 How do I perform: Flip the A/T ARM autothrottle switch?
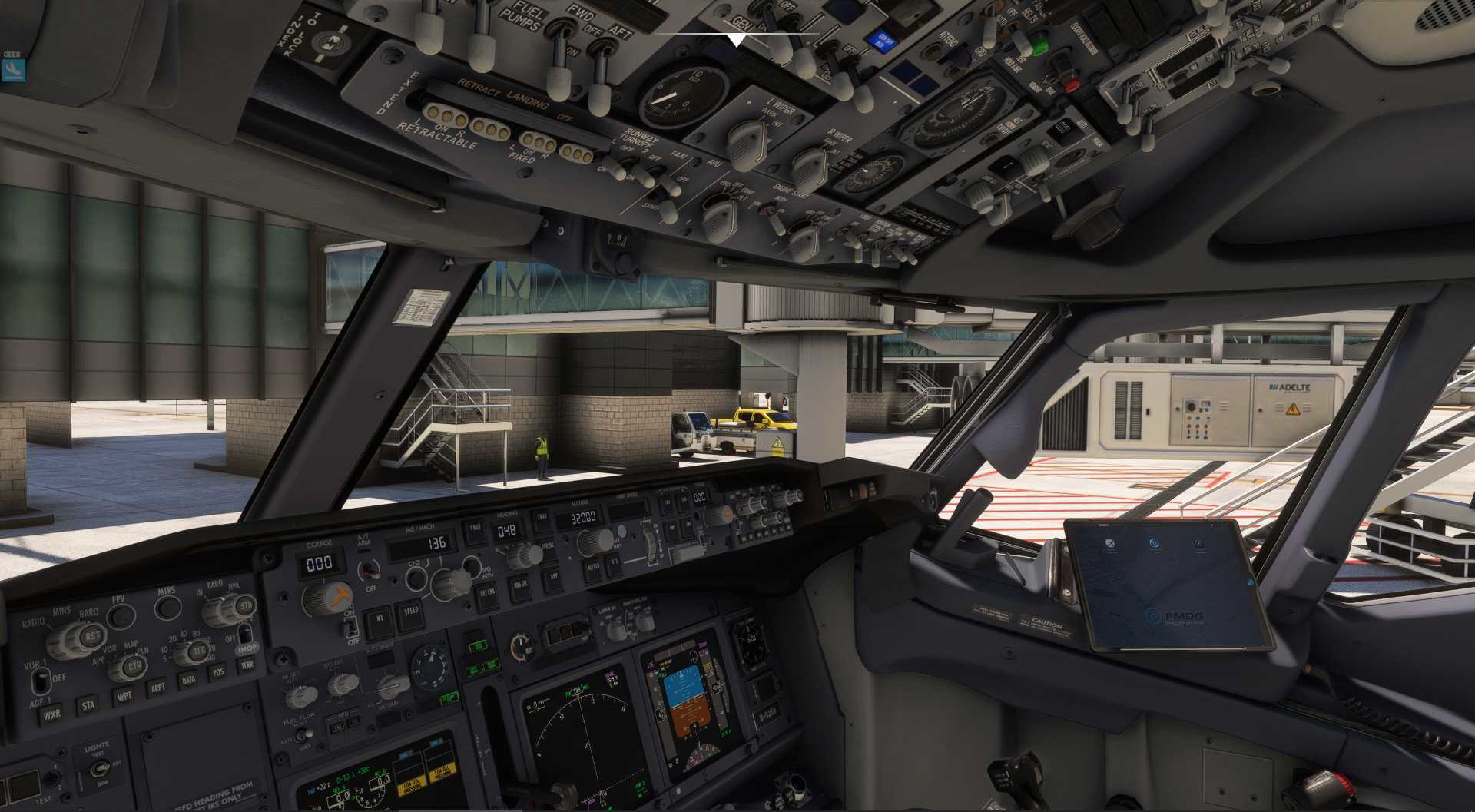370,570
